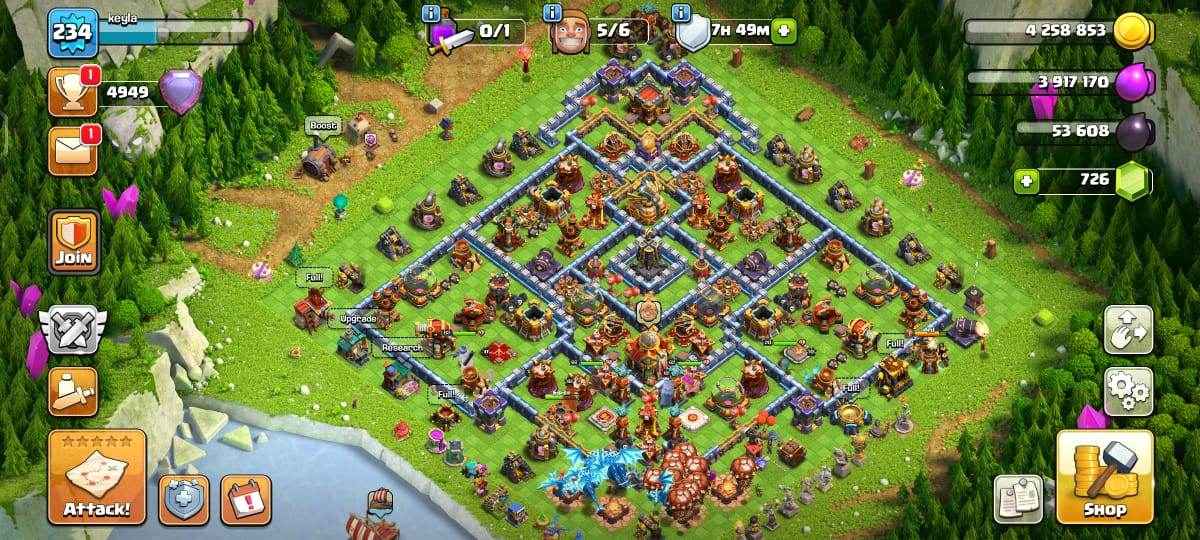Viewport: 1200px width, 540px height.
Task: Open the crossed swords clan war button
Action: pyautogui.click(x=73, y=328)
